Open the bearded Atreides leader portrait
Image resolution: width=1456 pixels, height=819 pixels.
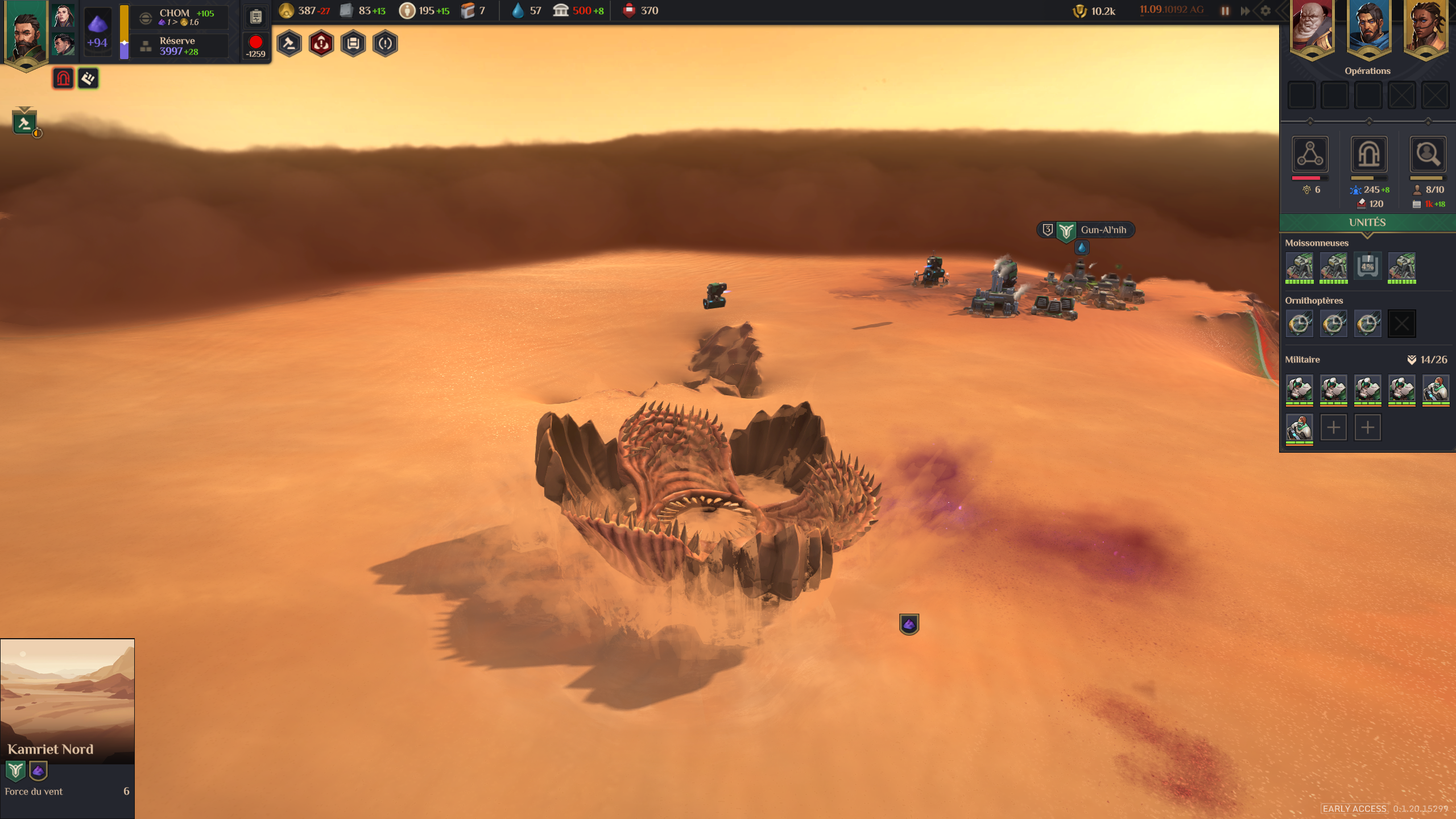25,34
